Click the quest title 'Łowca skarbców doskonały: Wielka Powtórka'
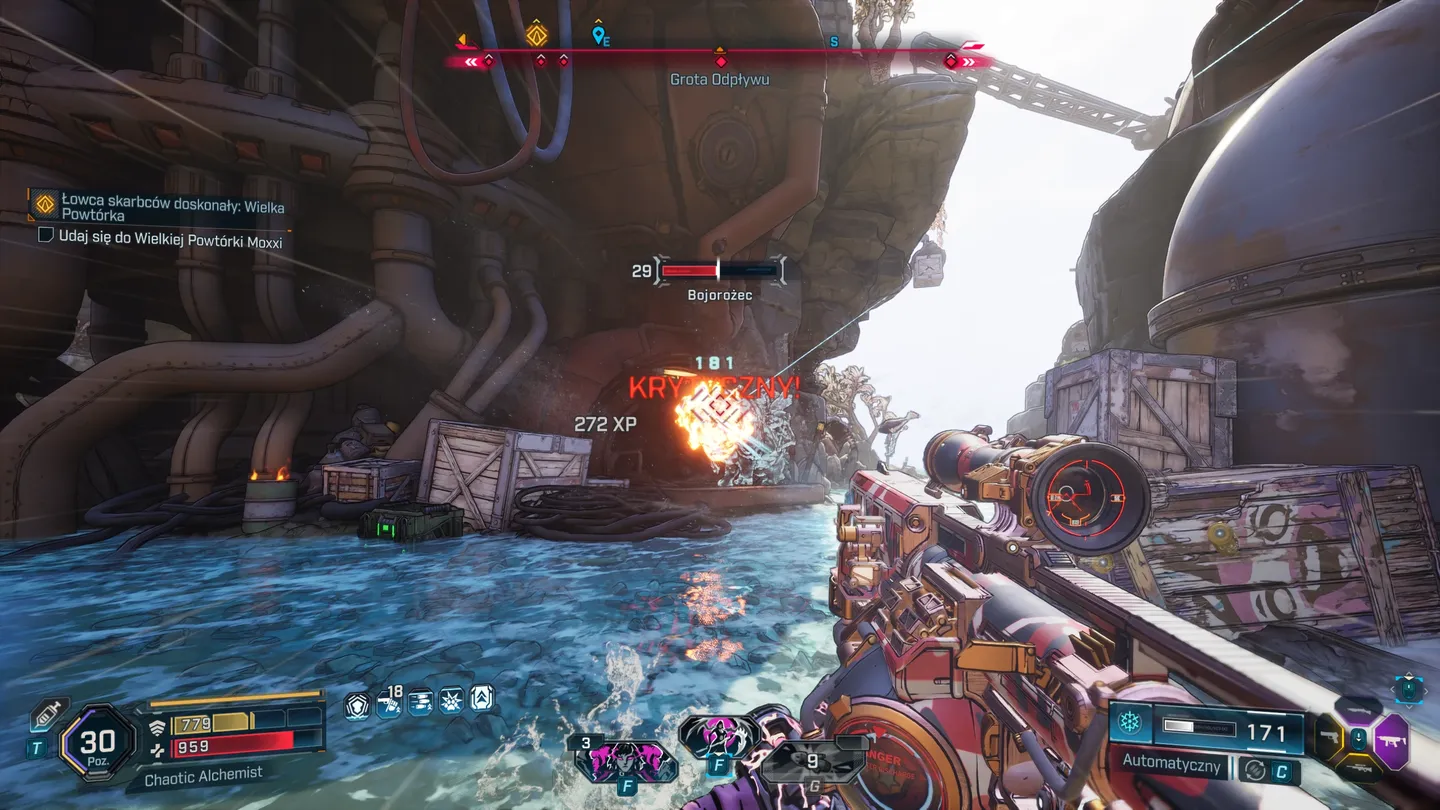 [175, 207]
